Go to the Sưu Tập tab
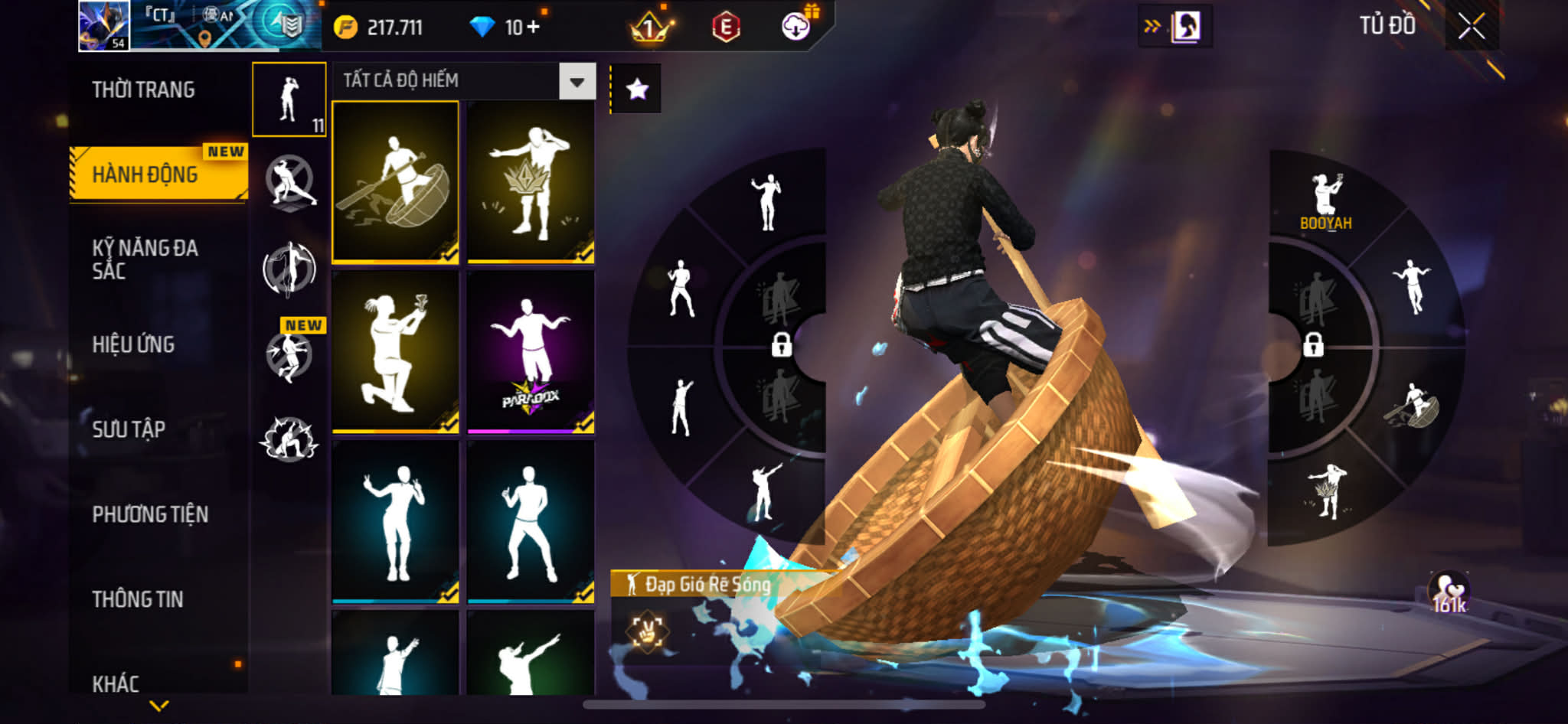This screenshot has height=724, width=1568. tap(129, 429)
